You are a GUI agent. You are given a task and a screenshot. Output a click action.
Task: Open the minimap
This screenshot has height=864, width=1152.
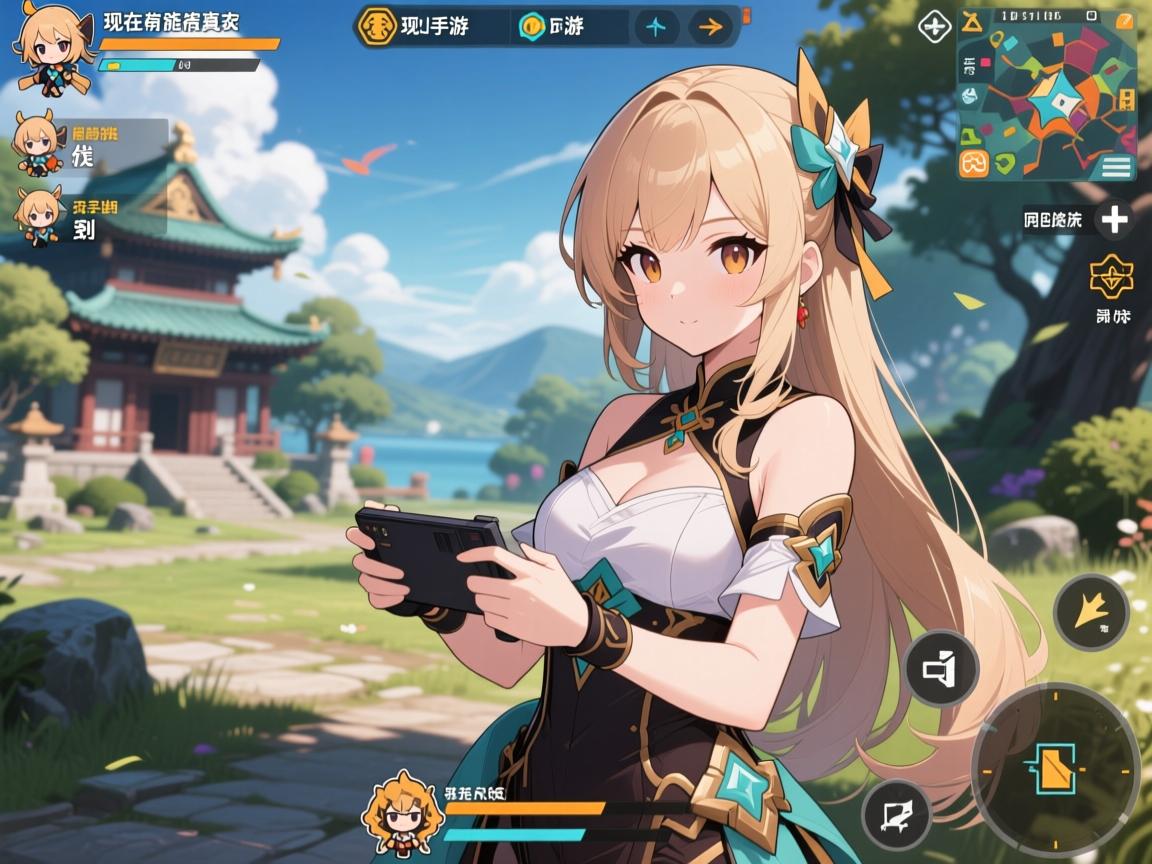coord(1046,95)
